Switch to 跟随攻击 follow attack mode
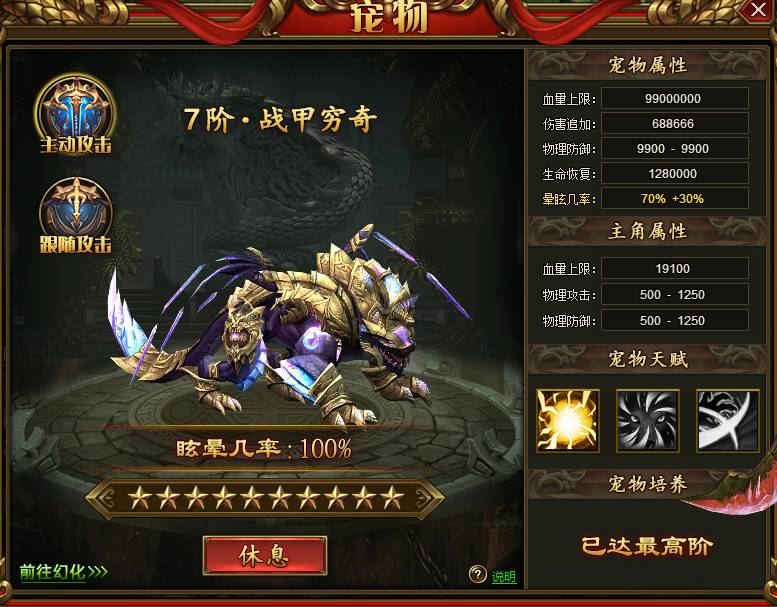Viewport: 777px width, 607px height. pyautogui.click(x=75, y=214)
